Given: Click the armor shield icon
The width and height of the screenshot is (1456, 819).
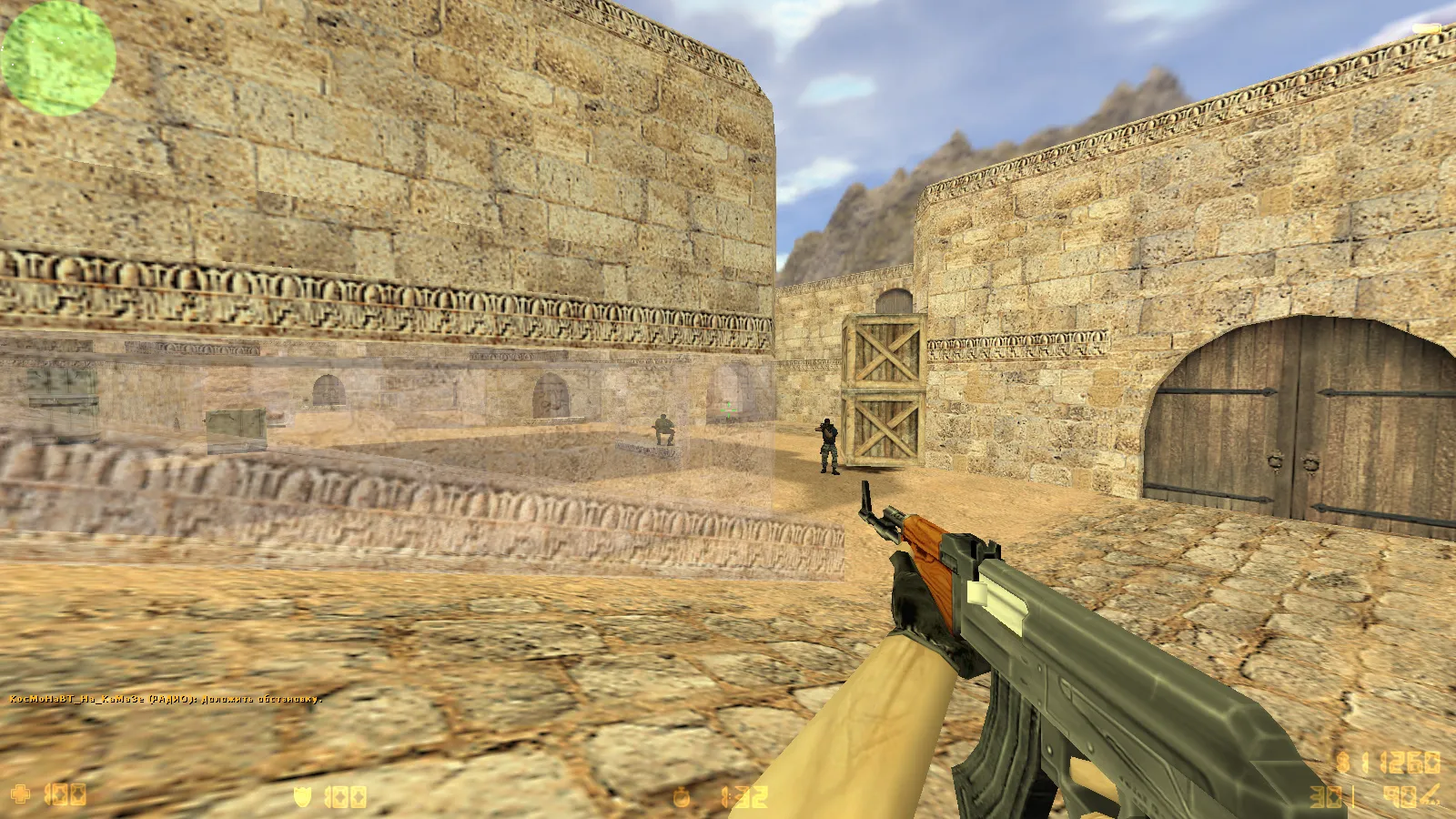Looking at the screenshot, I should [302, 797].
